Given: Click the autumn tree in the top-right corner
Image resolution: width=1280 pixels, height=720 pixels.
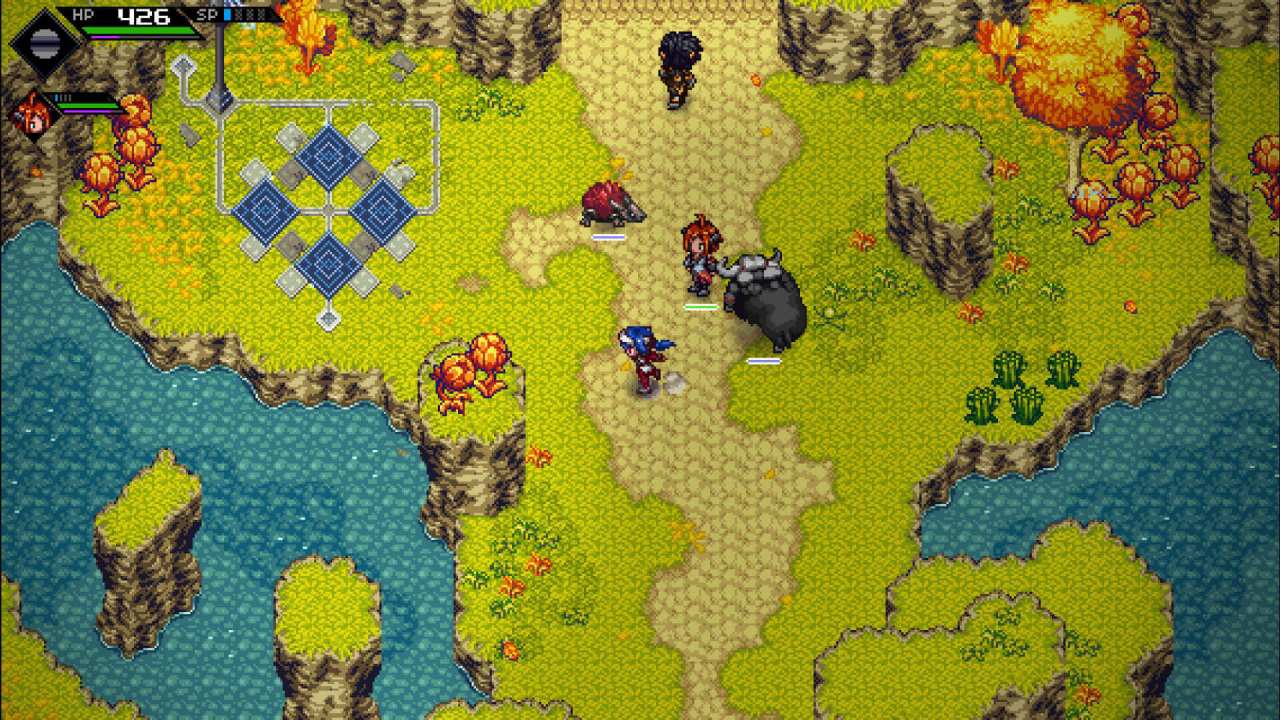Looking at the screenshot, I should tap(1070, 65).
